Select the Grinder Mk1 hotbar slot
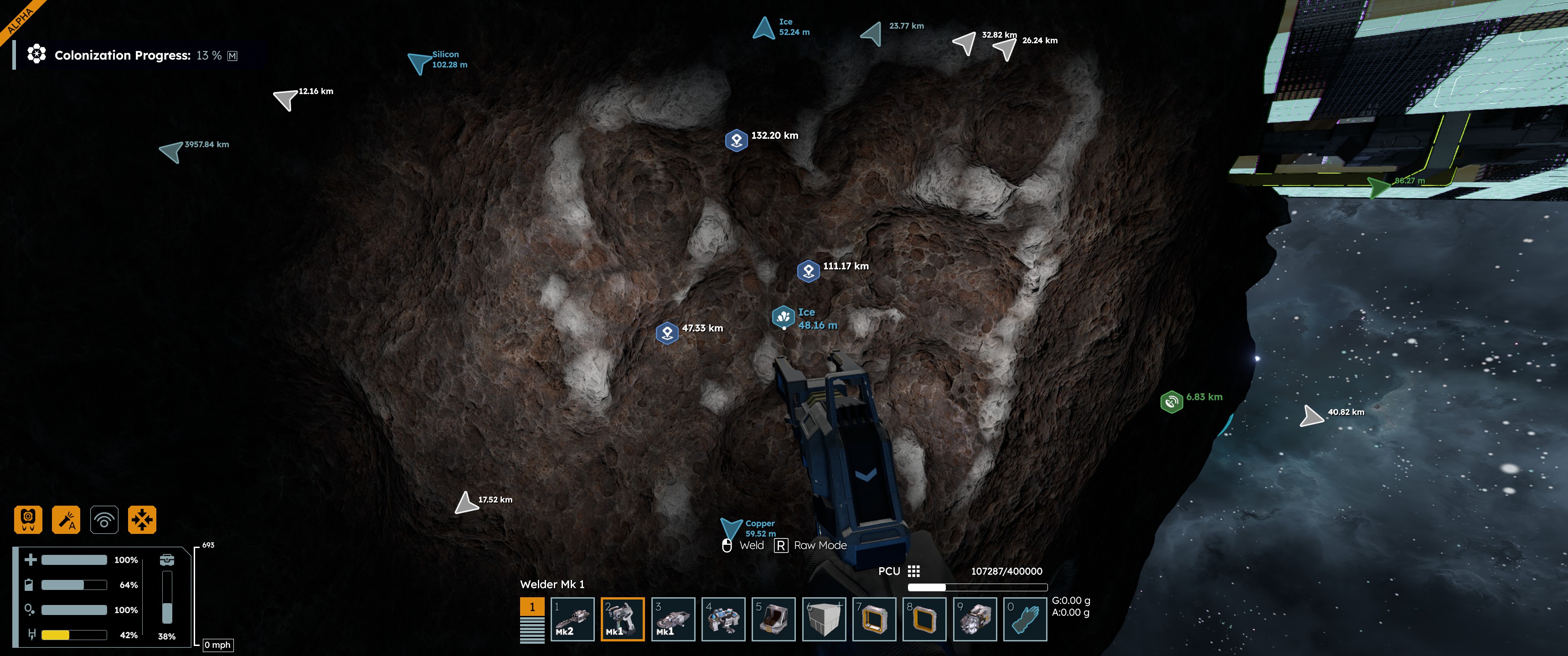 [x=673, y=619]
